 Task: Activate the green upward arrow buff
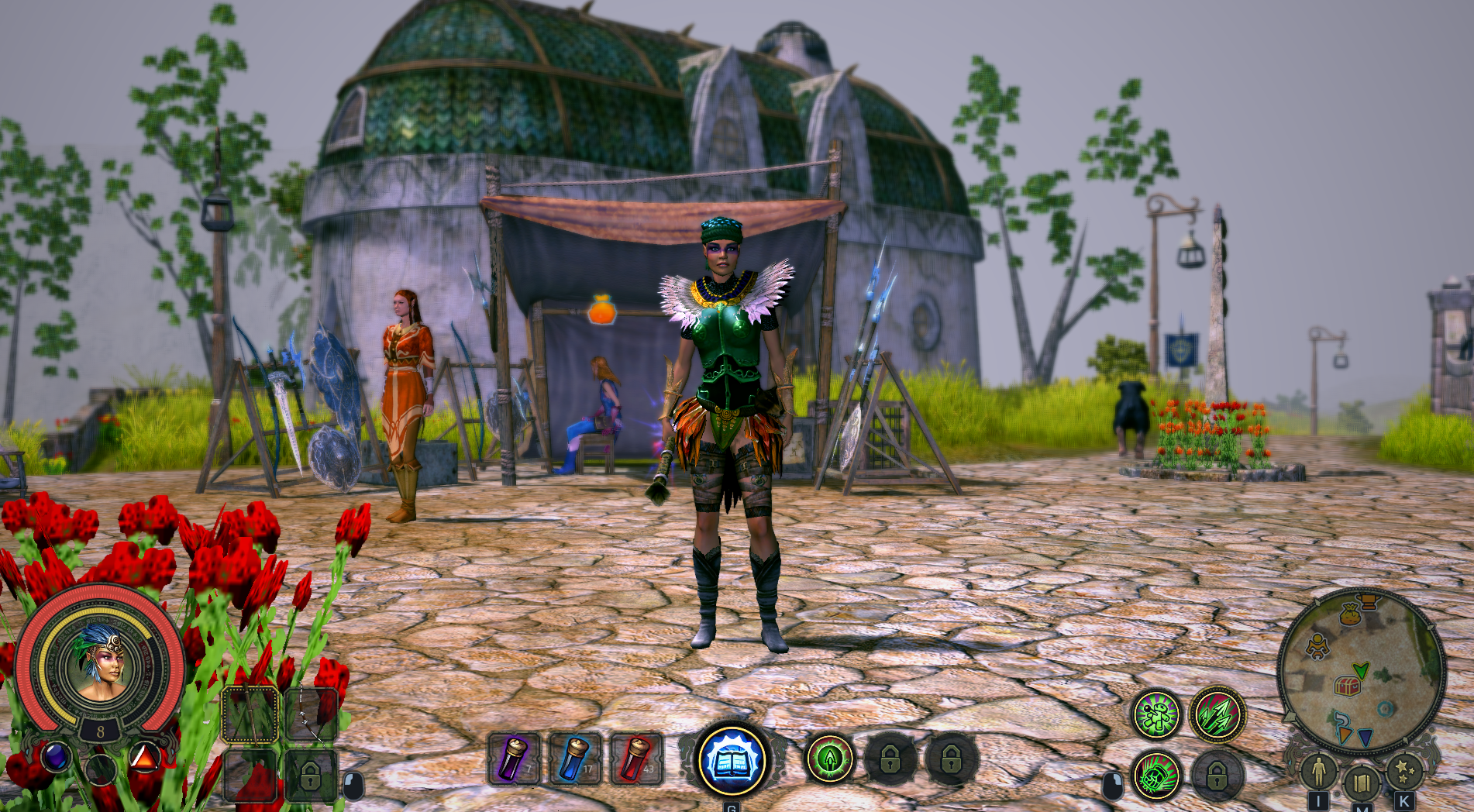tap(829, 759)
